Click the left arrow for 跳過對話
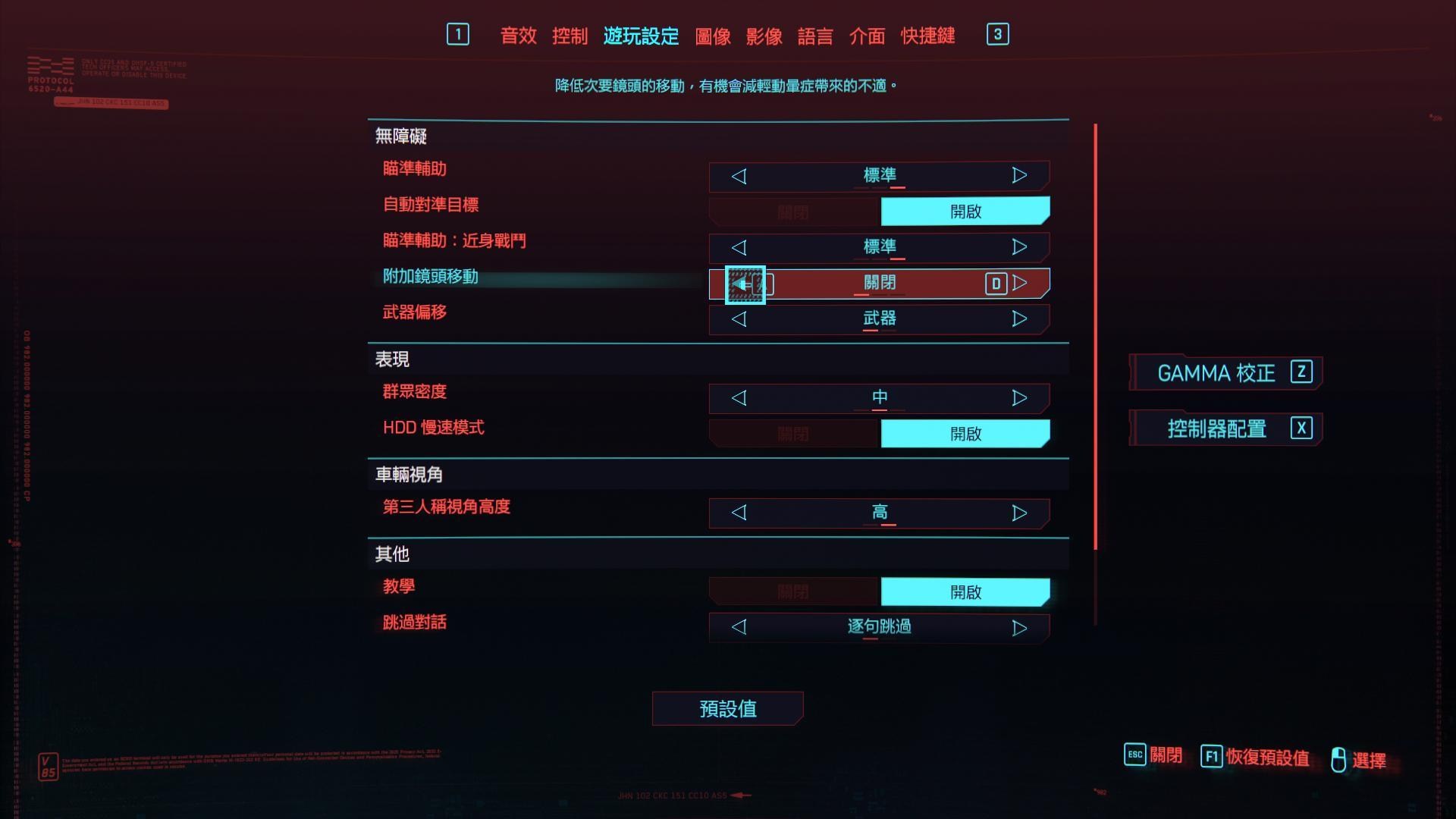Screen dimensions: 1456x819 point(739,627)
